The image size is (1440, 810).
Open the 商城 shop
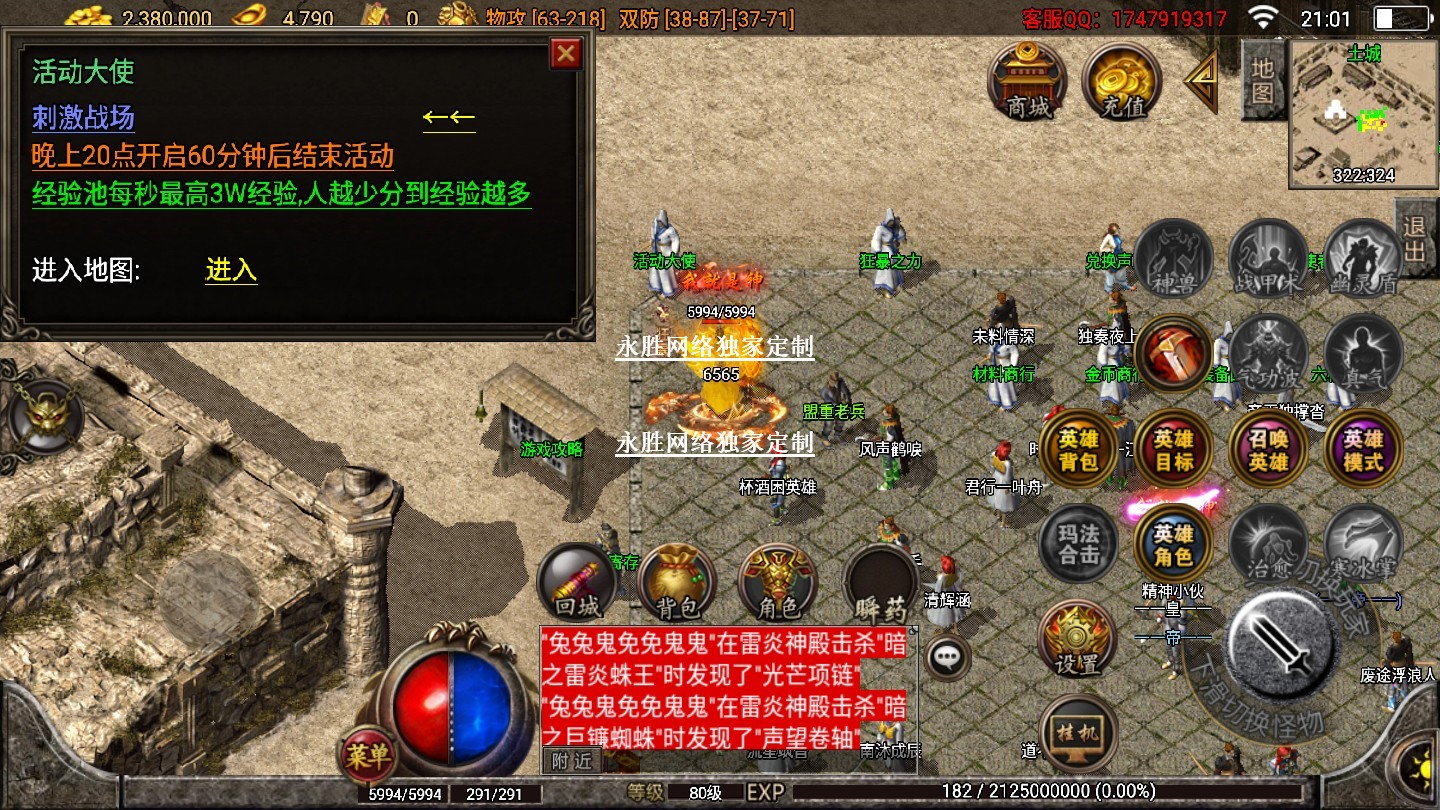click(1027, 80)
